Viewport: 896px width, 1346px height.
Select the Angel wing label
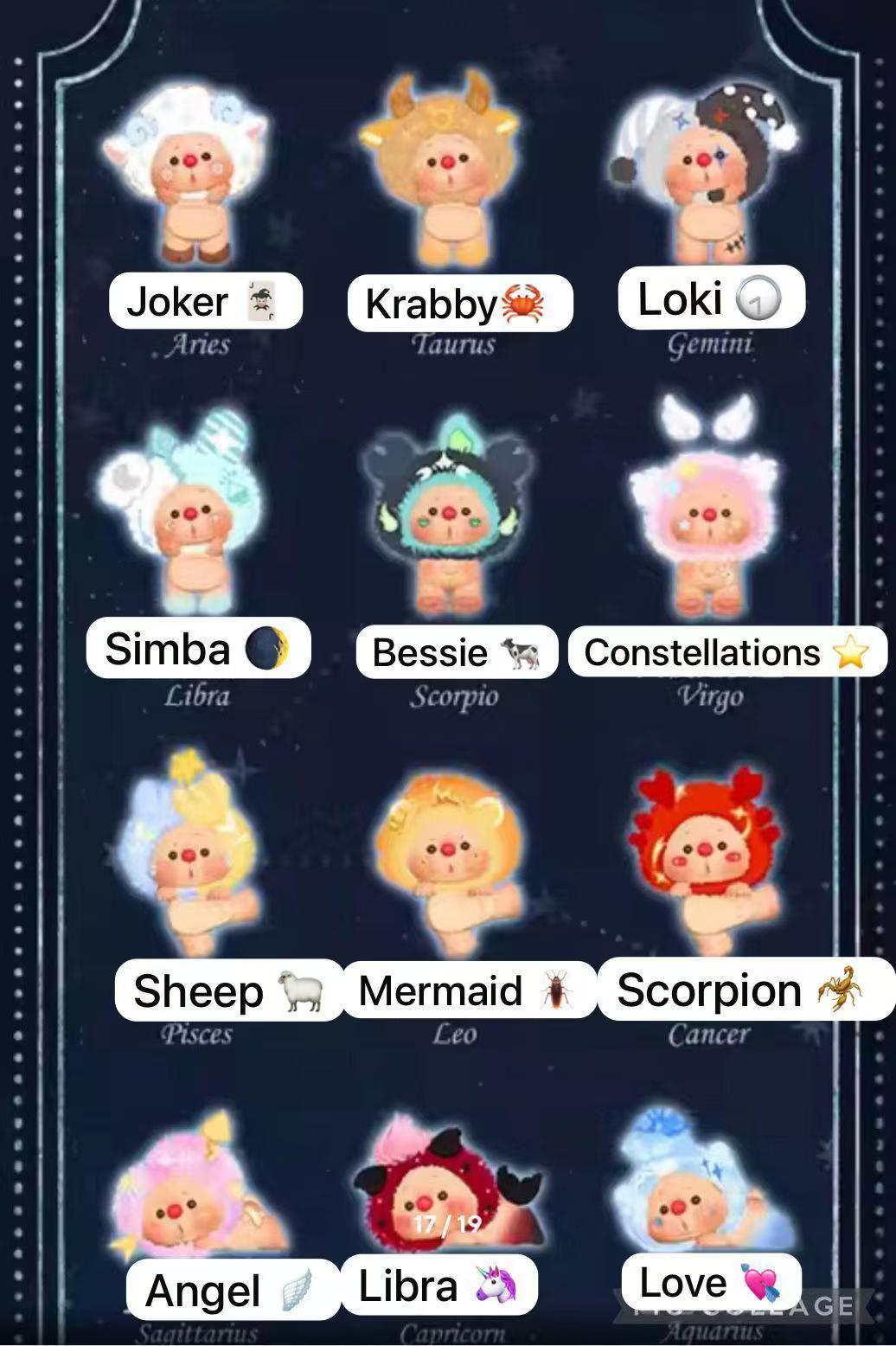pos(232,1290)
